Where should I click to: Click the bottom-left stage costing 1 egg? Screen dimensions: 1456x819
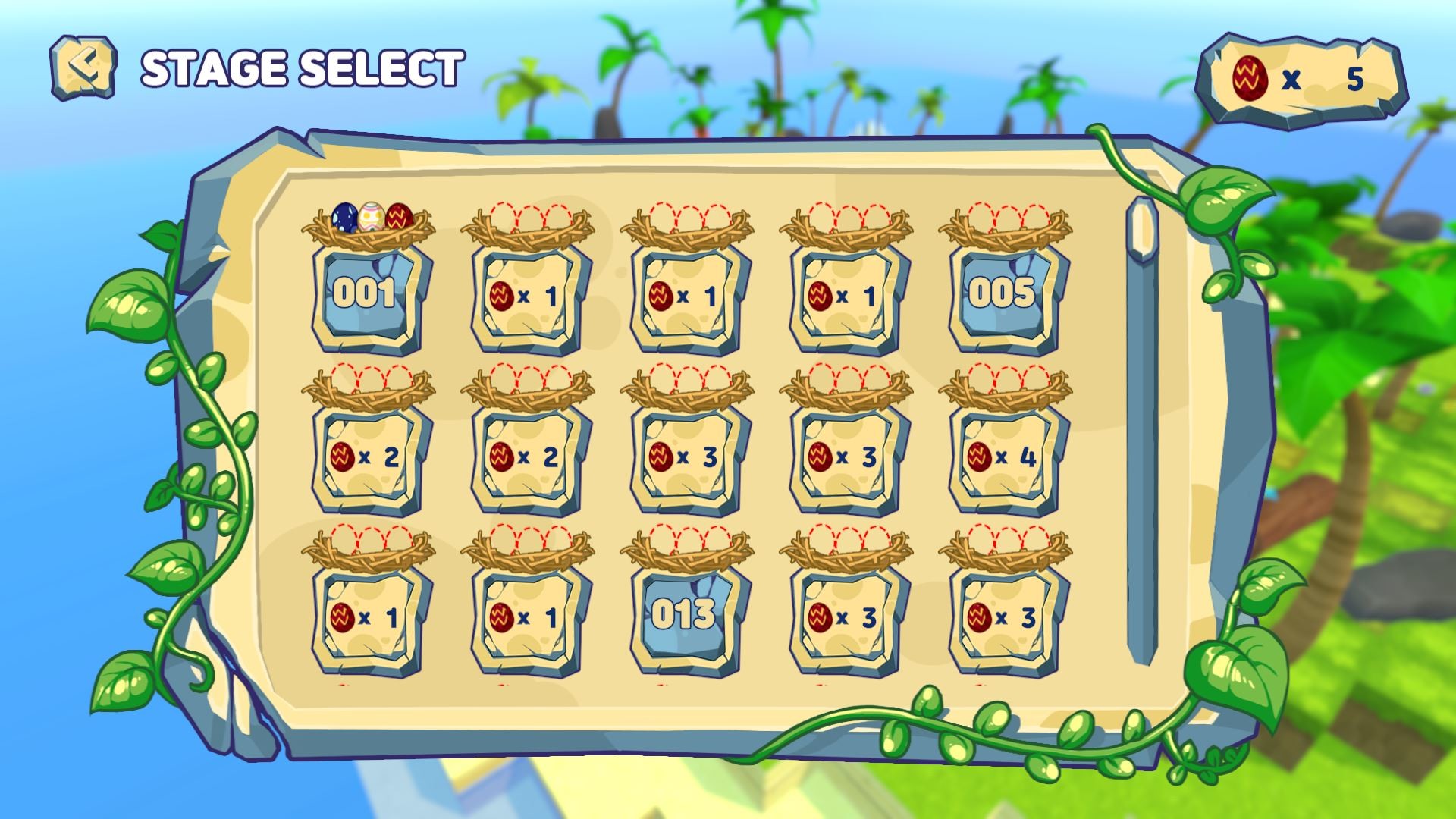point(367,614)
